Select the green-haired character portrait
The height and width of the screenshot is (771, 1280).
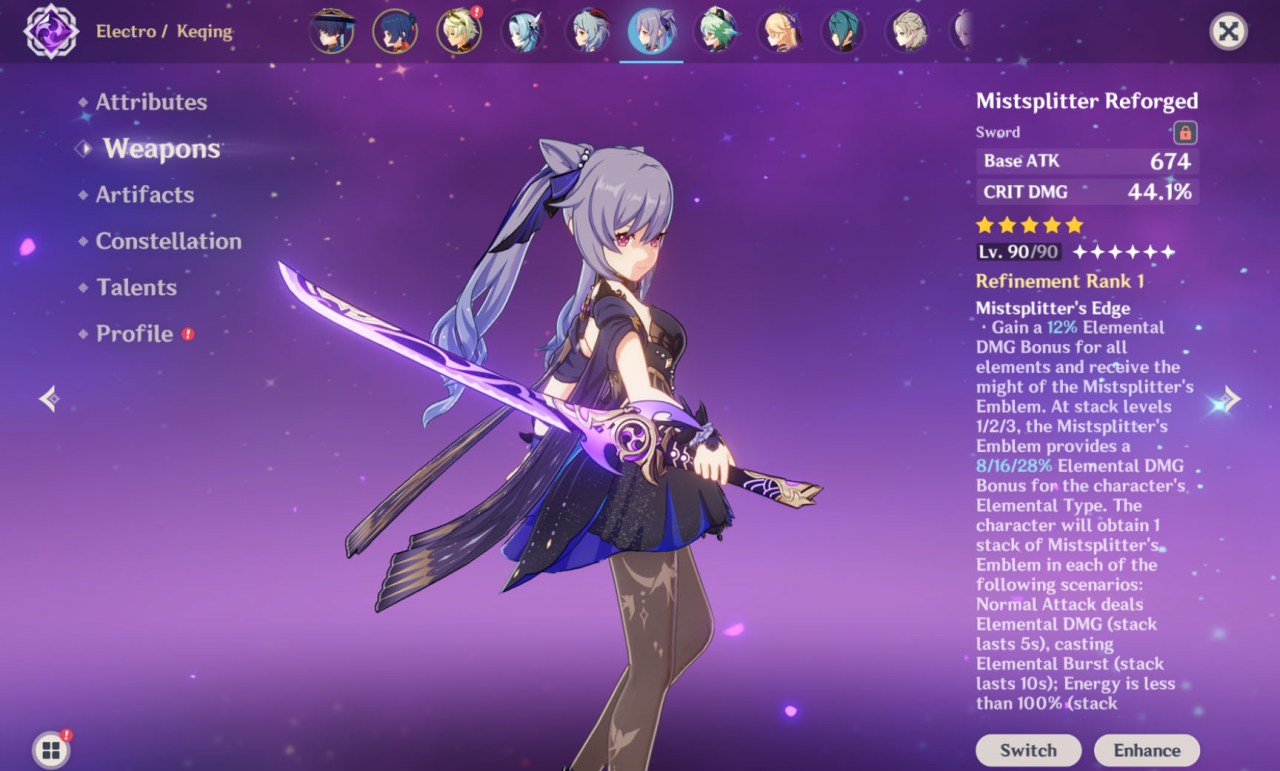click(x=716, y=31)
